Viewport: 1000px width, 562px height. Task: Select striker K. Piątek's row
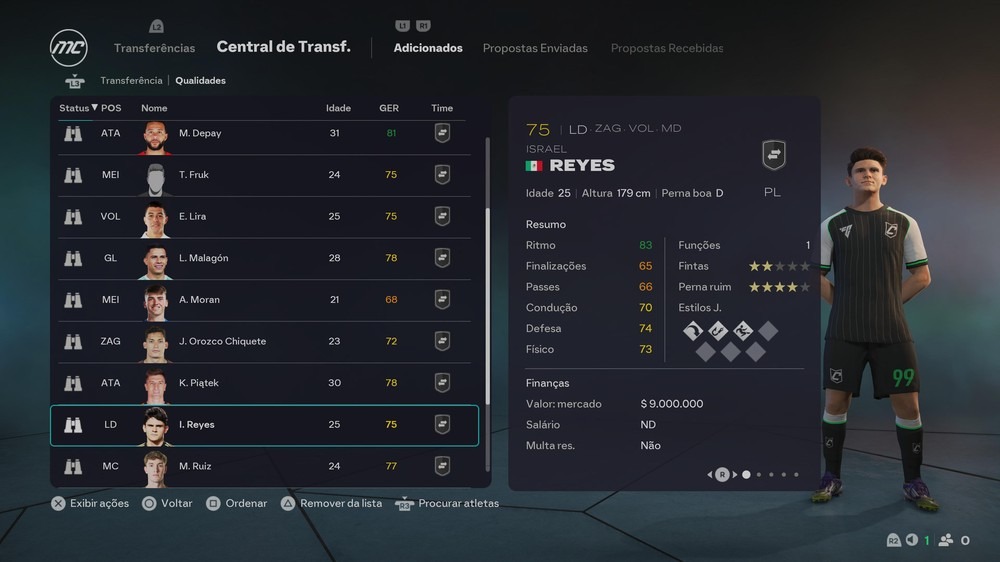point(264,383)
